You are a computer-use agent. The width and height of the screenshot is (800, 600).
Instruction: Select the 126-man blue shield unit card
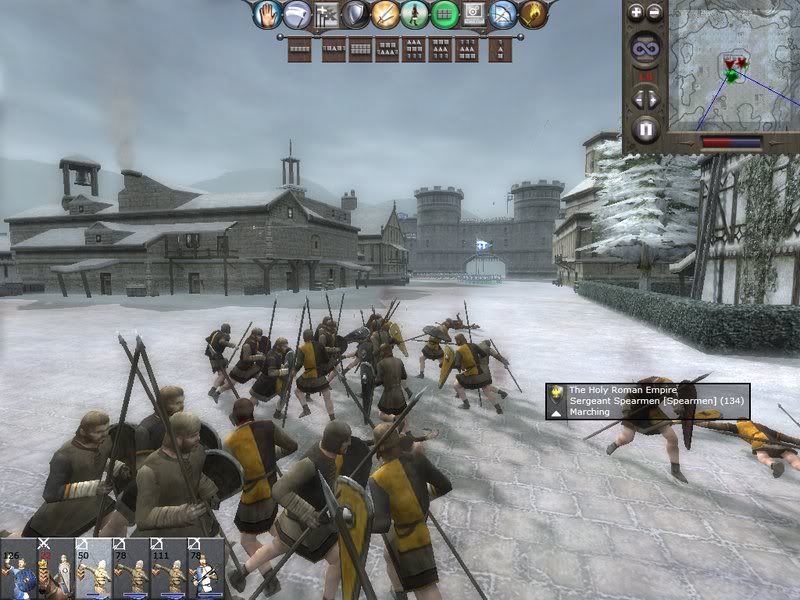coord(16,569)
